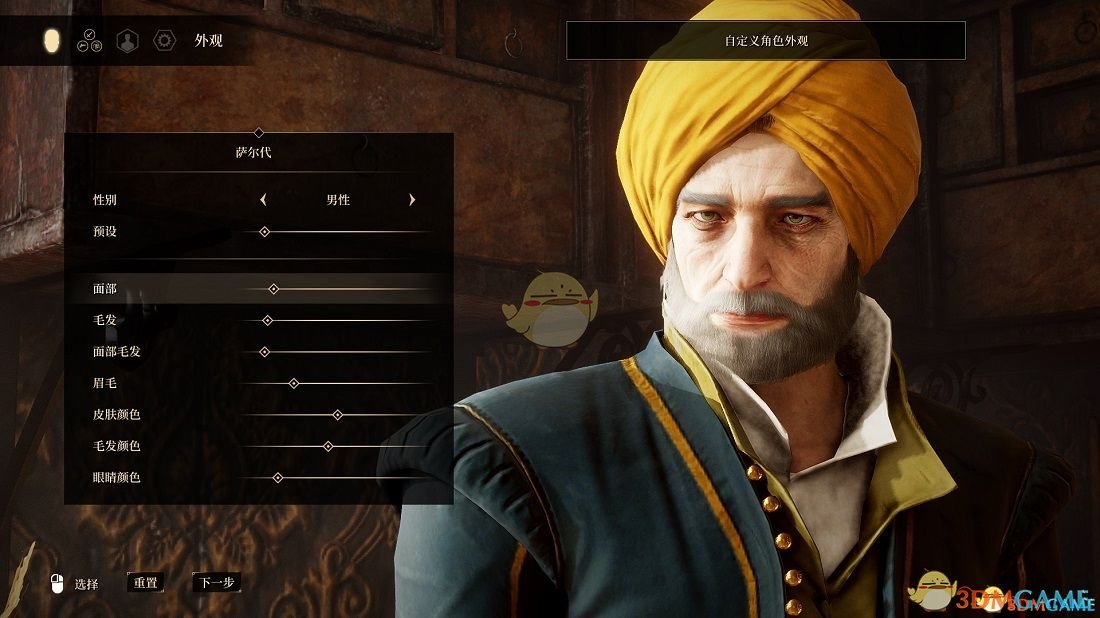Switch to the three-circle class tab

pos(89,41)
